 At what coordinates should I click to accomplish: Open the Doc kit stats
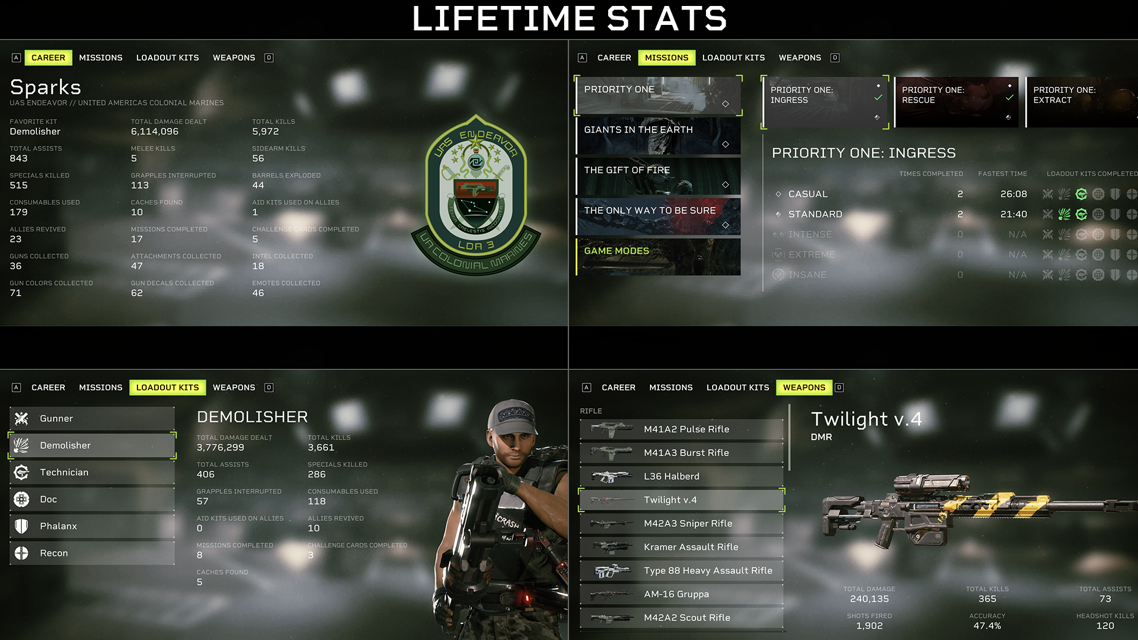pos(92,499)
